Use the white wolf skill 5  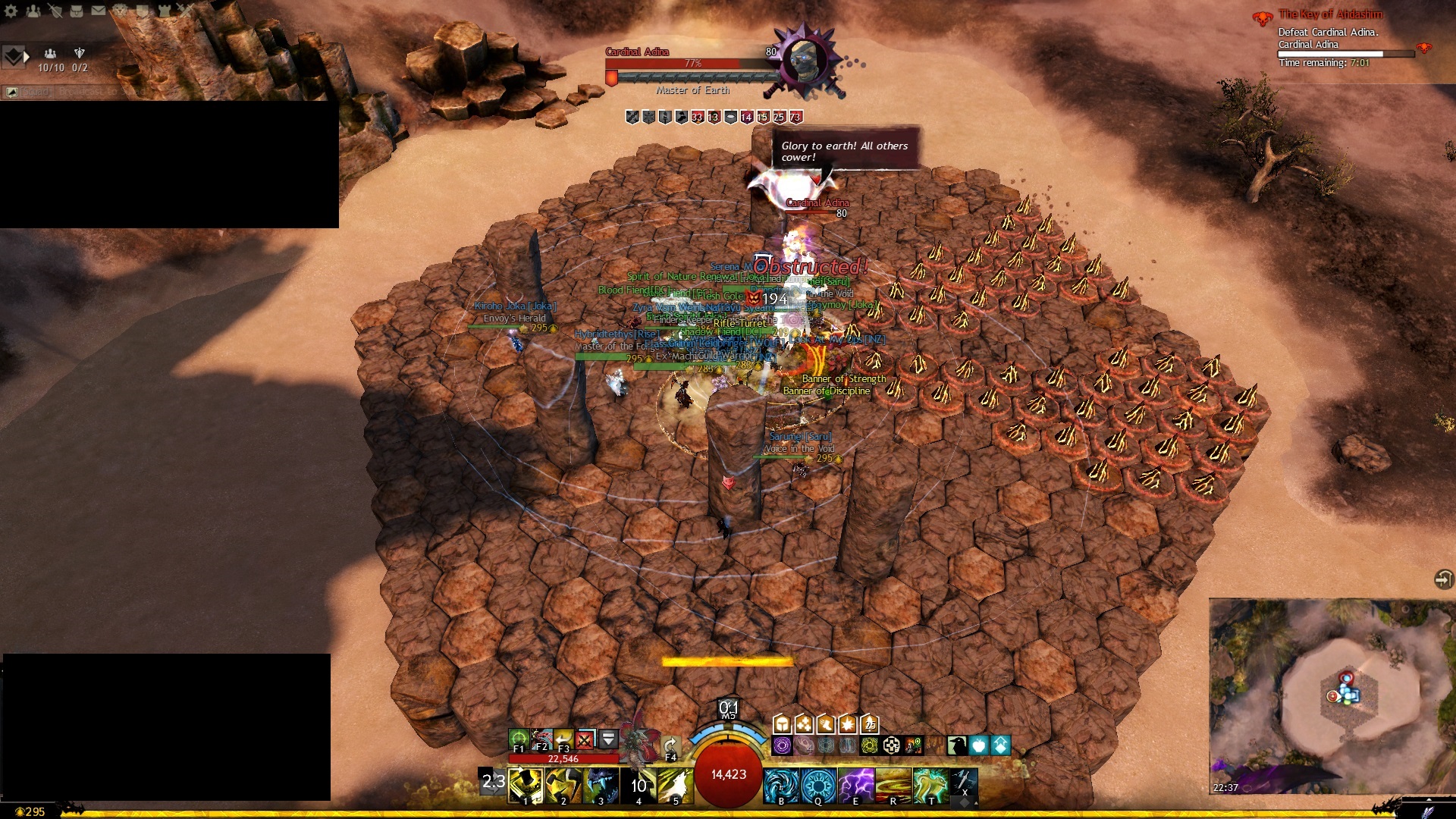[675, 785]
